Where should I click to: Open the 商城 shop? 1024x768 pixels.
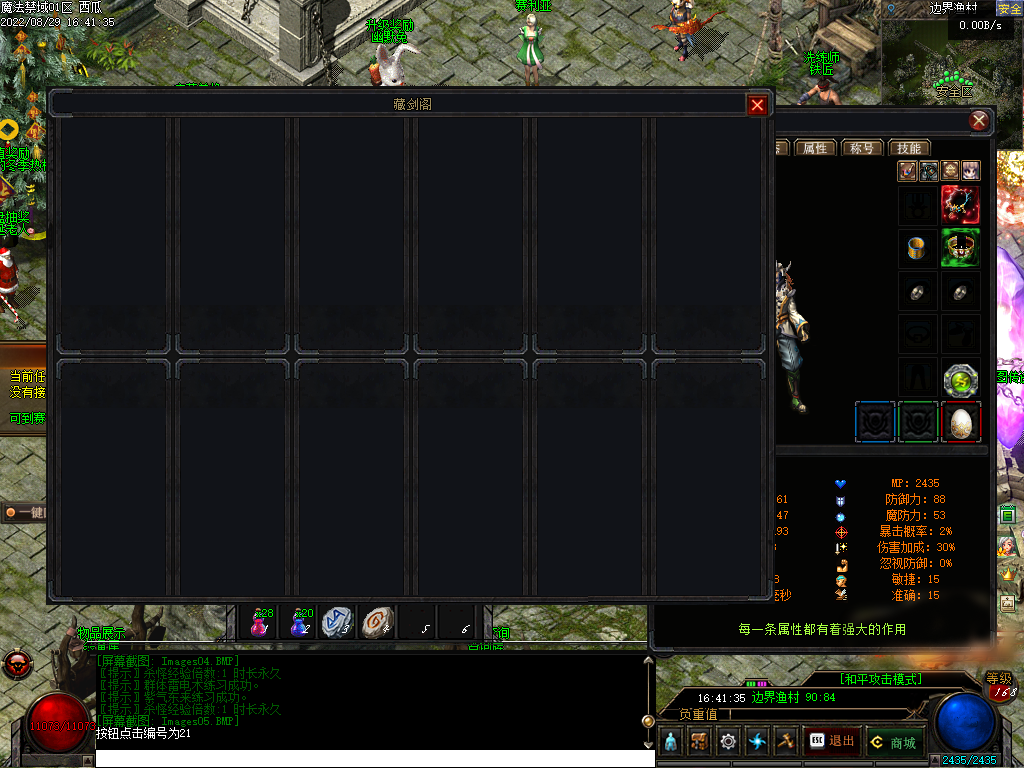click(x=893, y=742)
